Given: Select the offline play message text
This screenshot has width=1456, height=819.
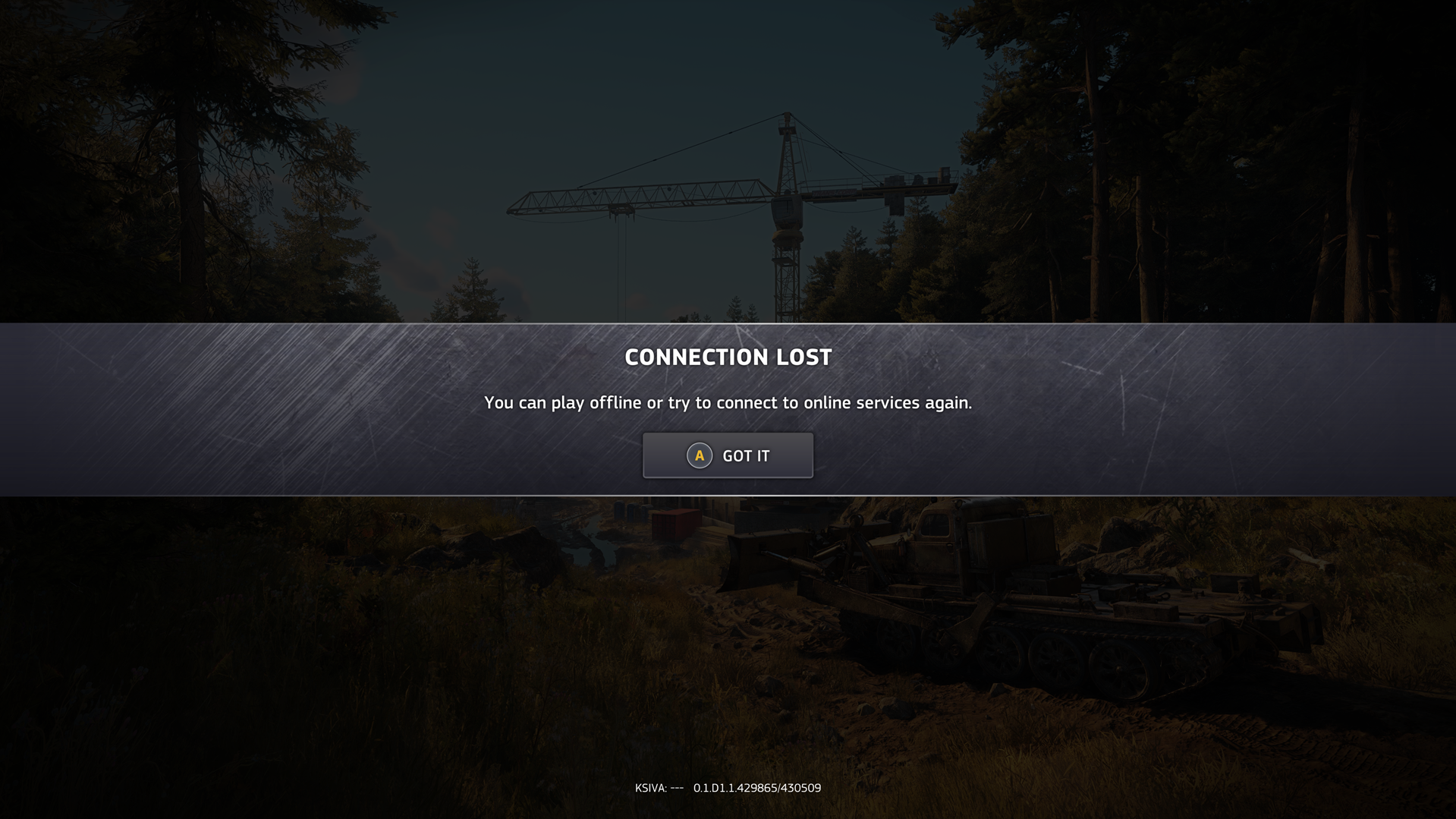Looking at the screenshot, I should point(728,403).
